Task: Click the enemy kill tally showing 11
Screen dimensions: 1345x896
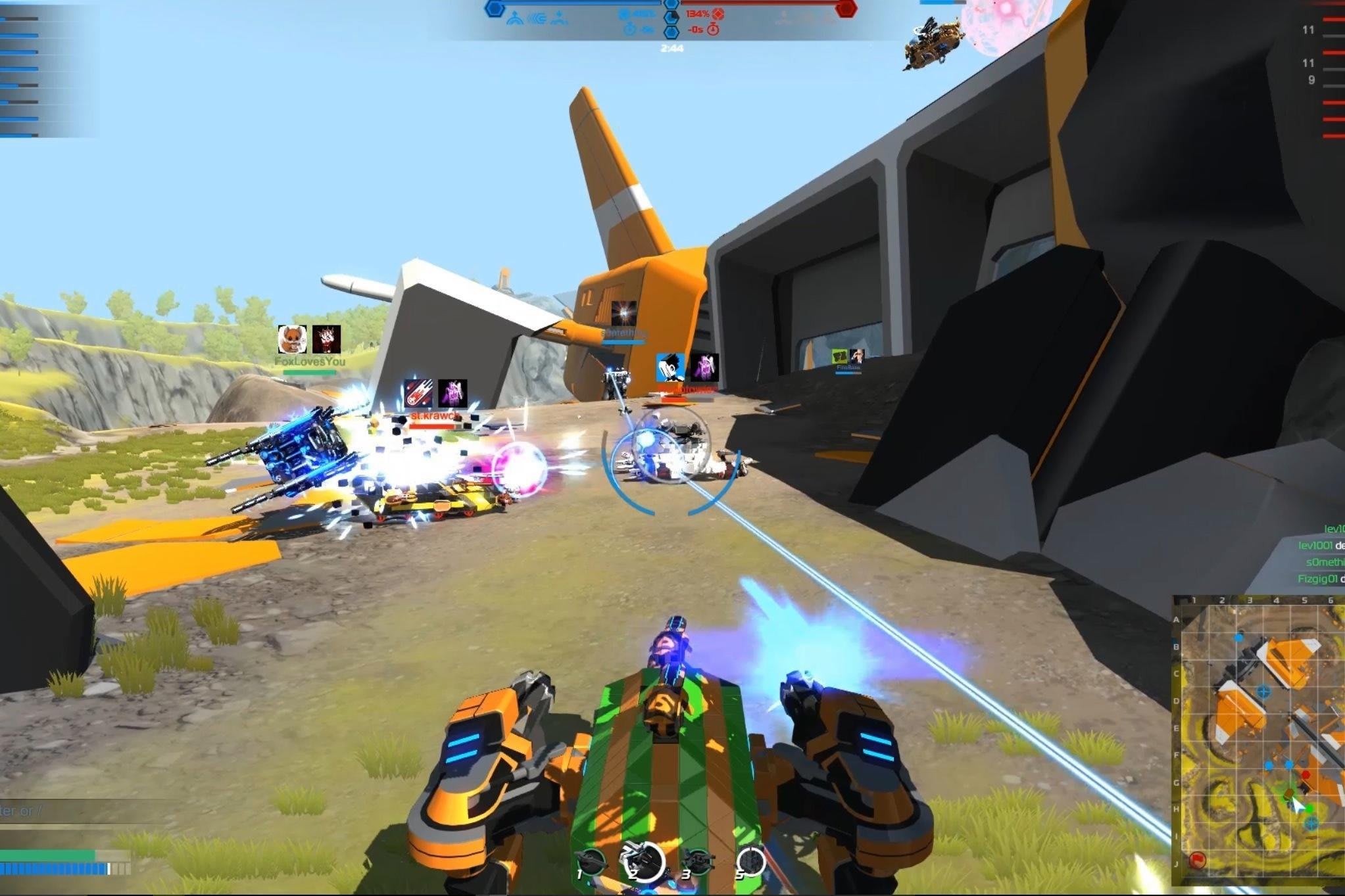Action: 1309,30
